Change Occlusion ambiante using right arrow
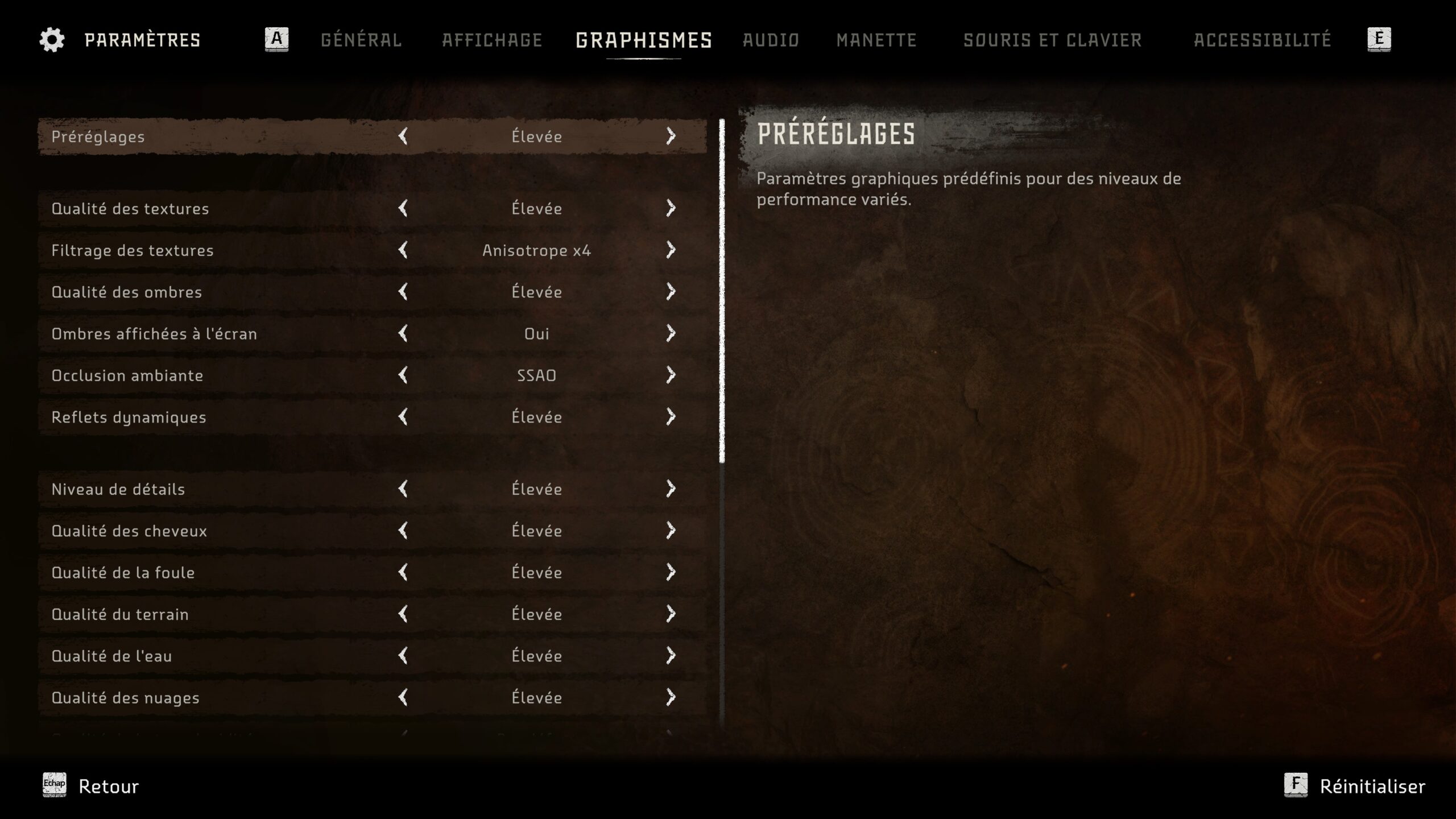Screen dimensions: 1456x819 click(671, 375)
